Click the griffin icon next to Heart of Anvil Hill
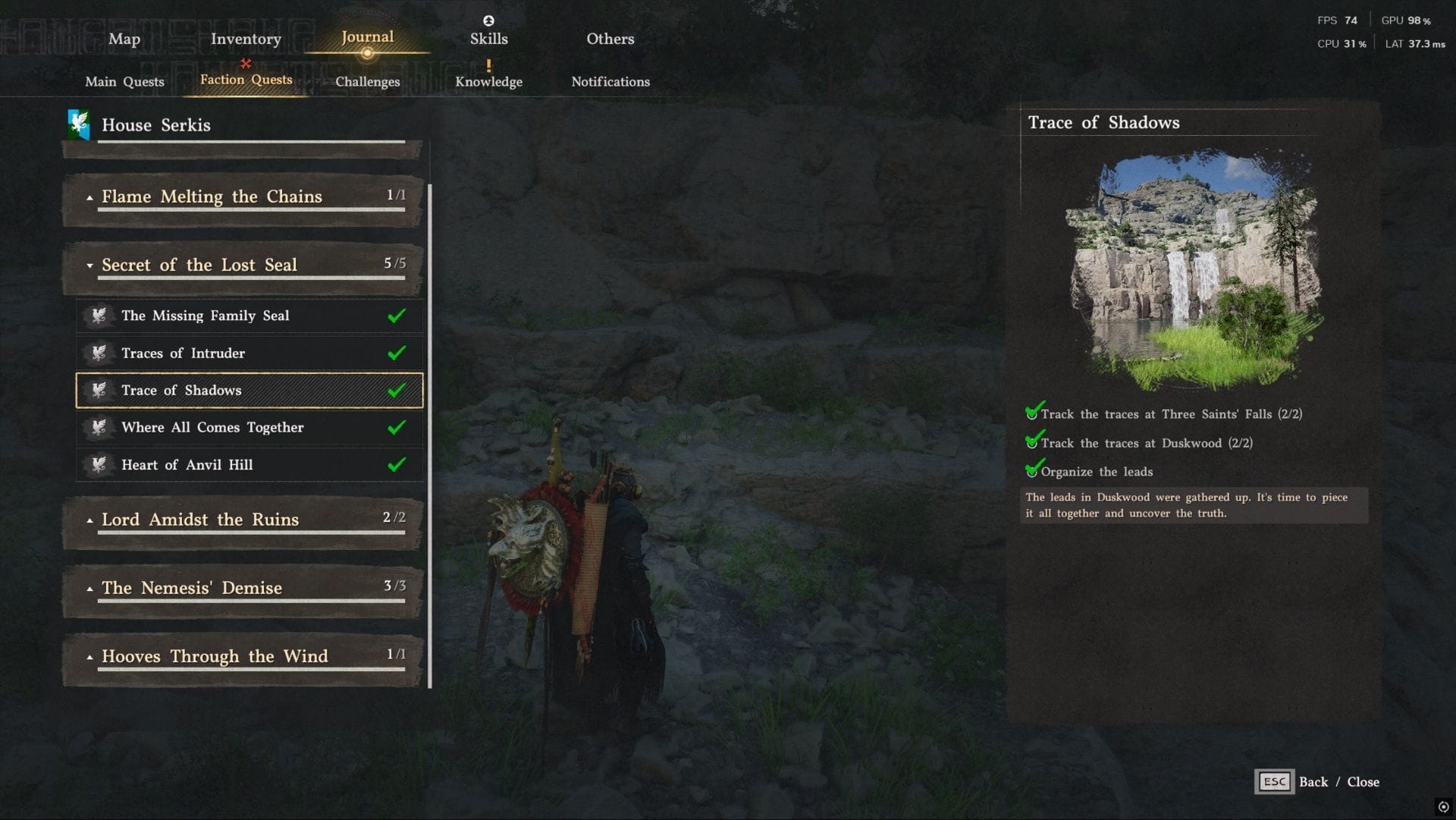The image size is (1456, 820). pyautogui.click(x=99, y=465)
